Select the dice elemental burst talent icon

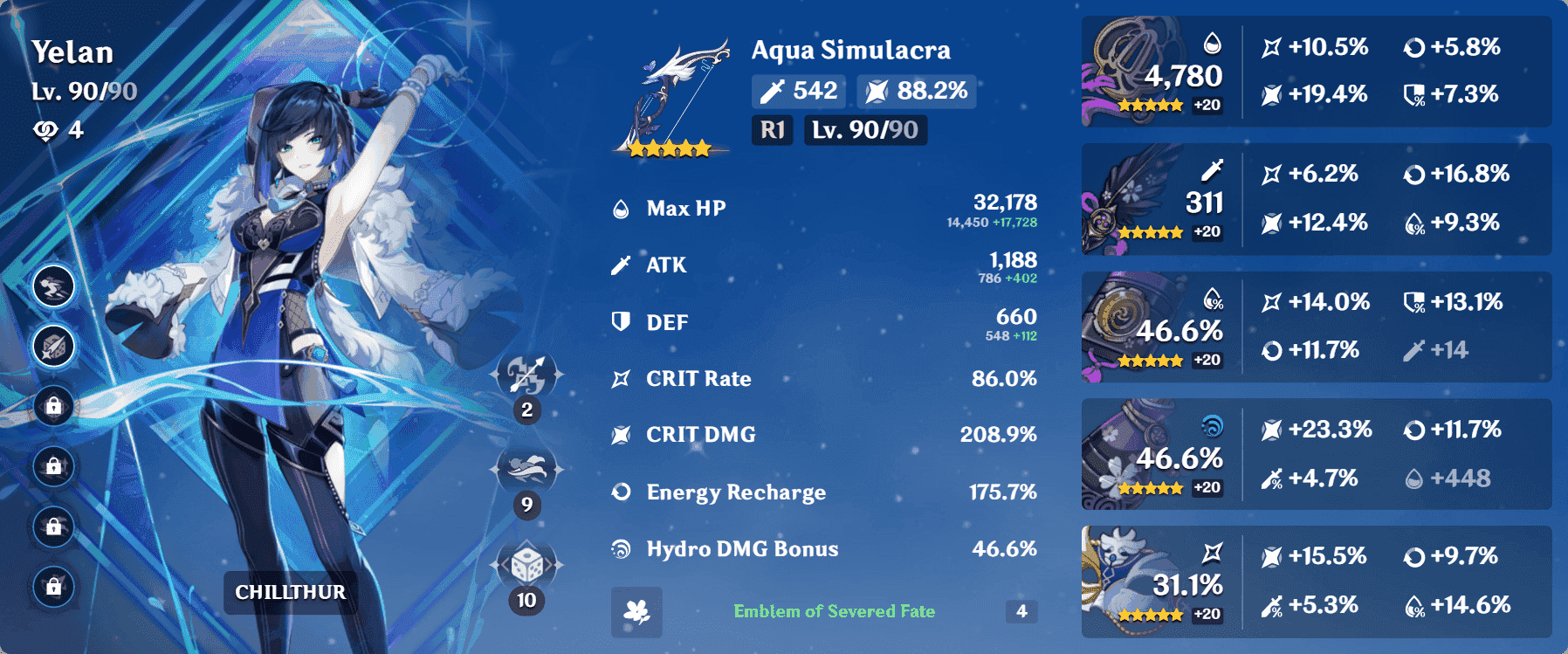(x=526, y=567)
